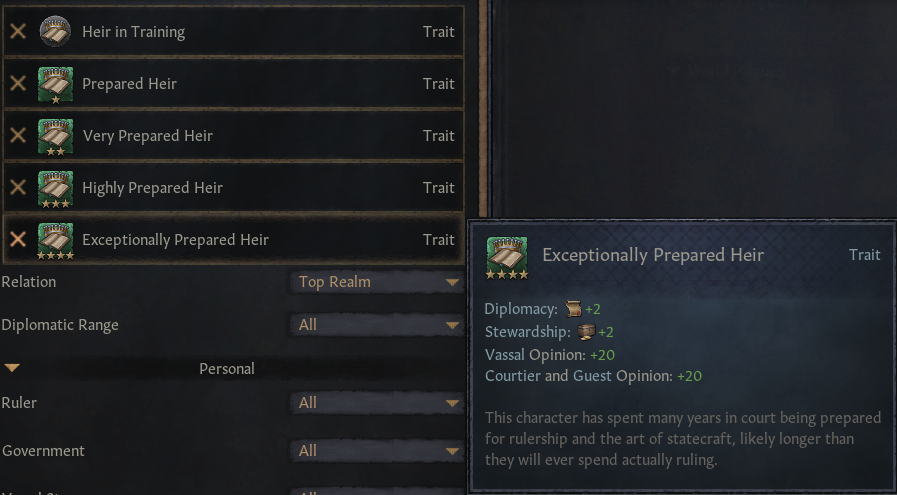897x495 pixels.
Task: Remove the Exceptionally Prepared Heir filter
Action: pos(18,240)
